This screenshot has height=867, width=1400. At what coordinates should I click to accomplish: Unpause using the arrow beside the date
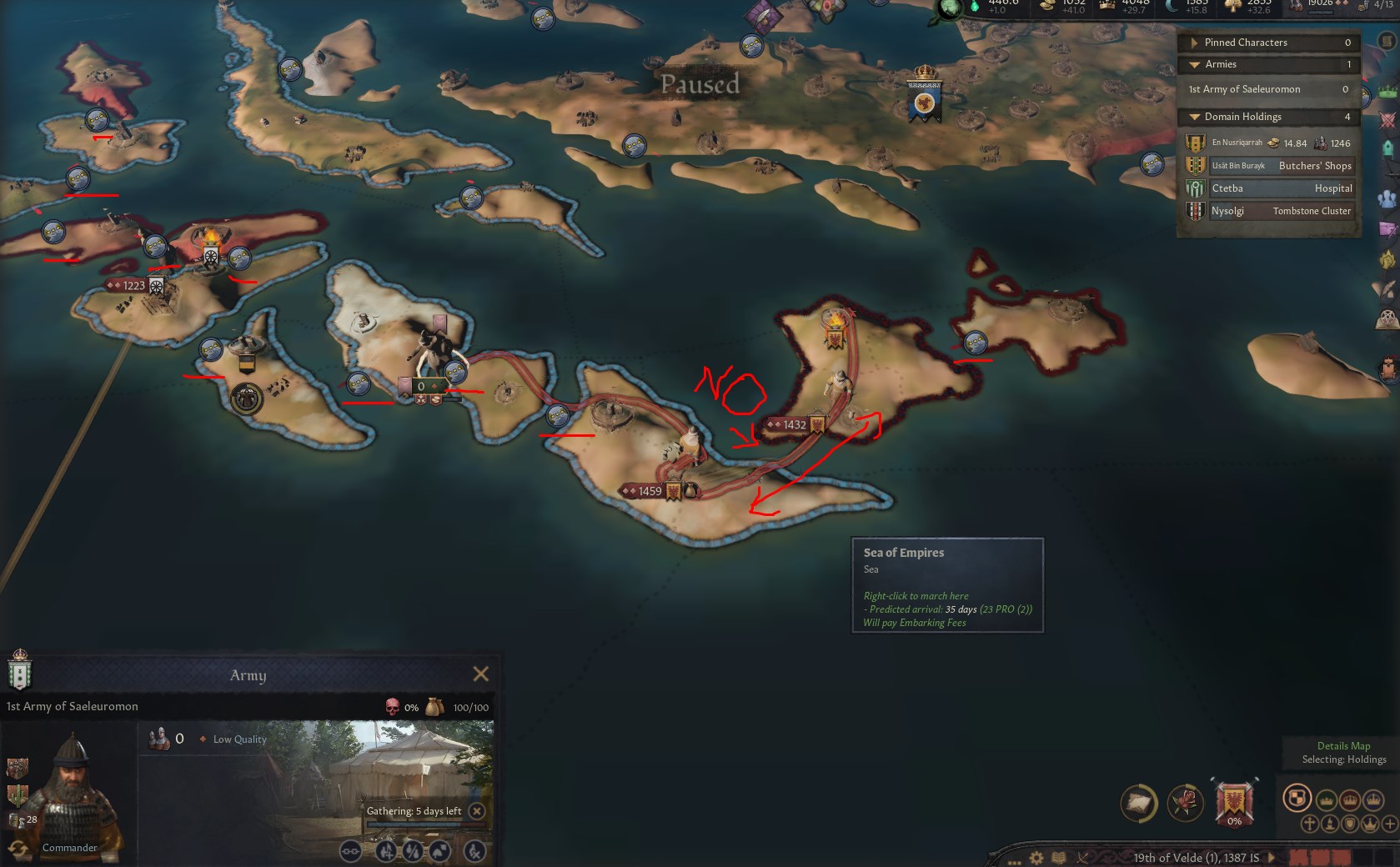[1272, 856]
